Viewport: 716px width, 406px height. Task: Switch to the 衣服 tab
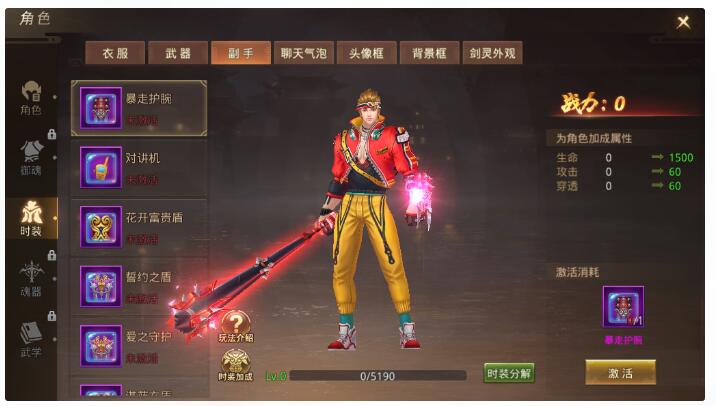coord(115,54)
